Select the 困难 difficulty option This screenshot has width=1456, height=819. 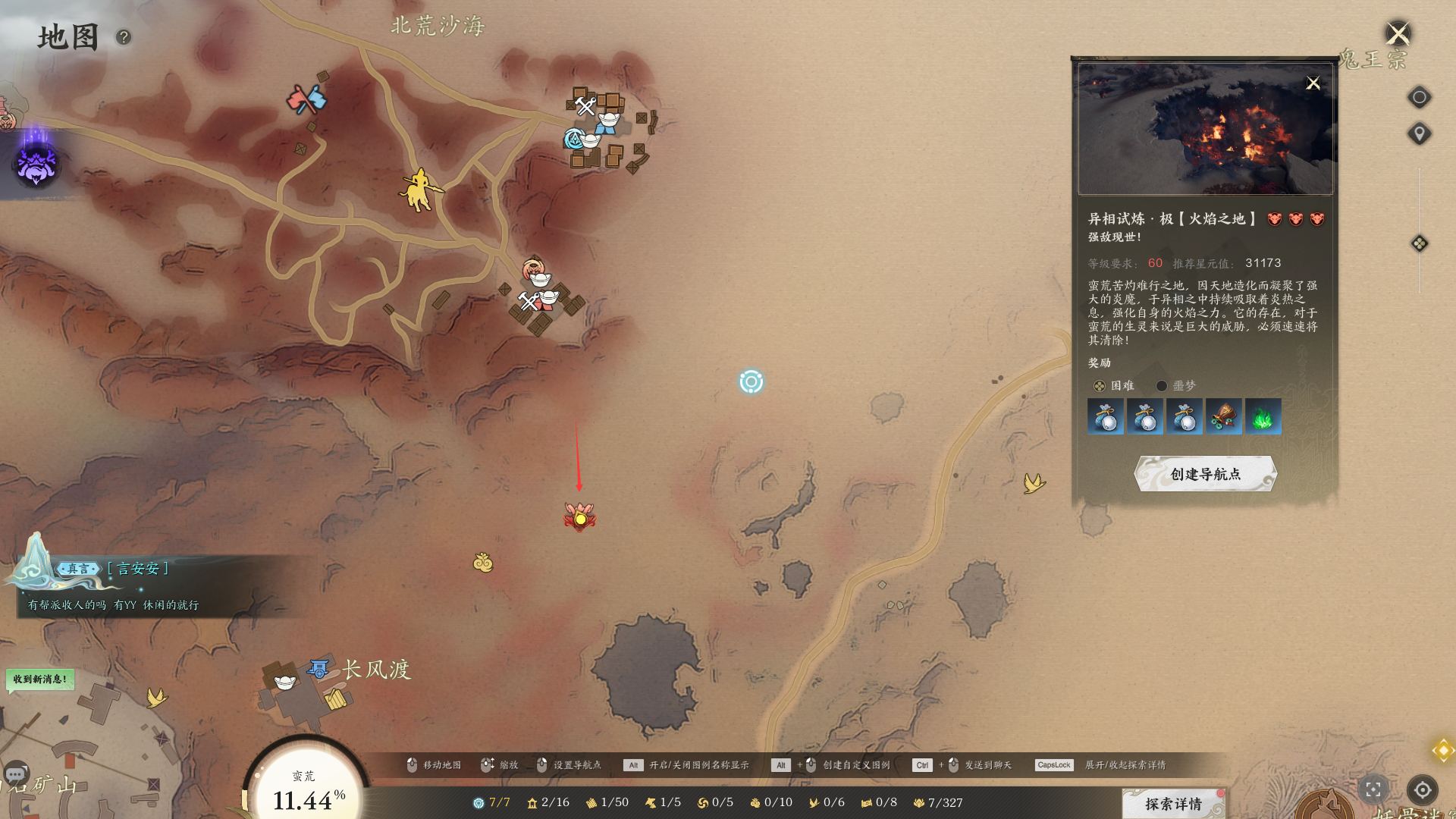point(1100,386)
